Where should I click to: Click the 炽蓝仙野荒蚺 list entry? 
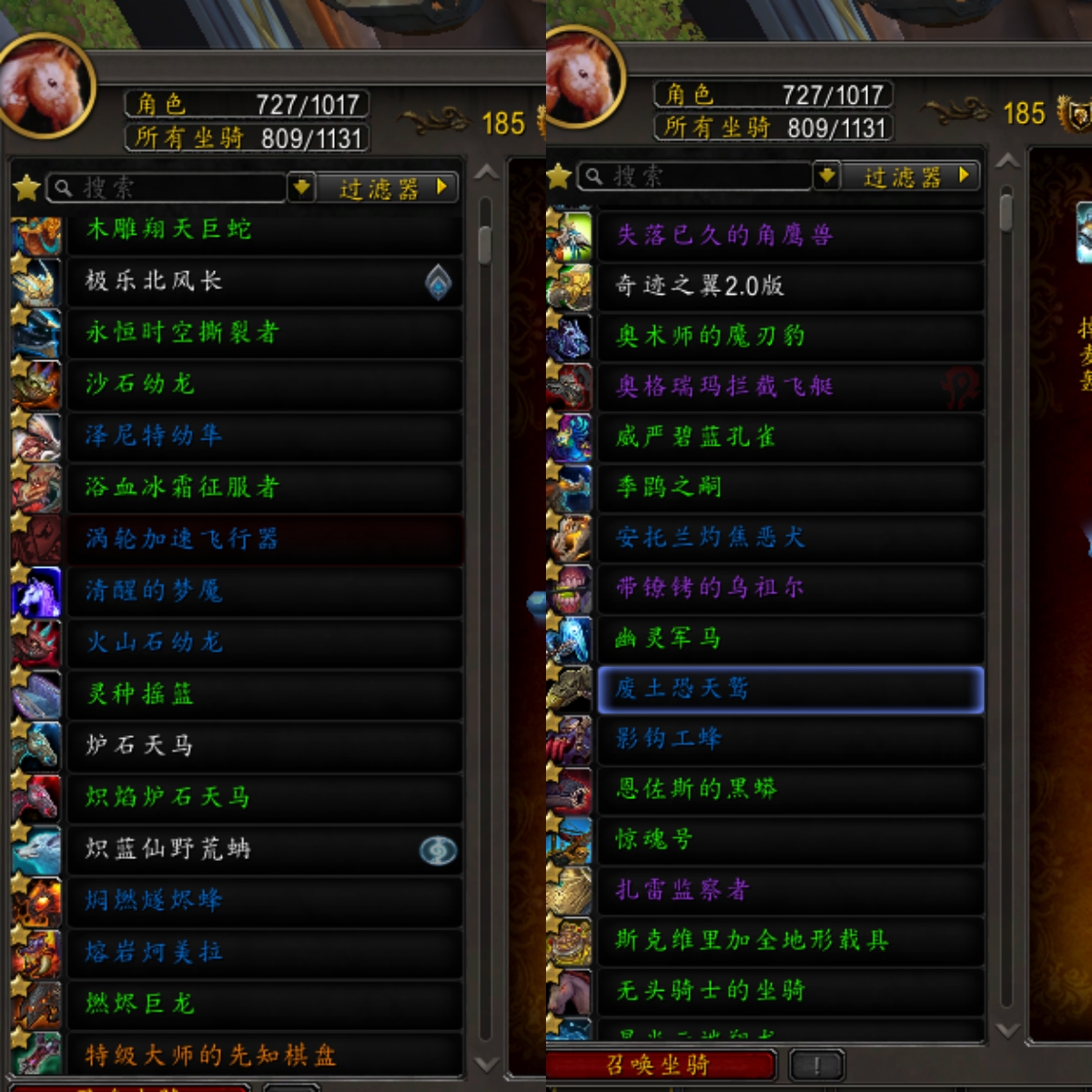click(x=264, y=850)
